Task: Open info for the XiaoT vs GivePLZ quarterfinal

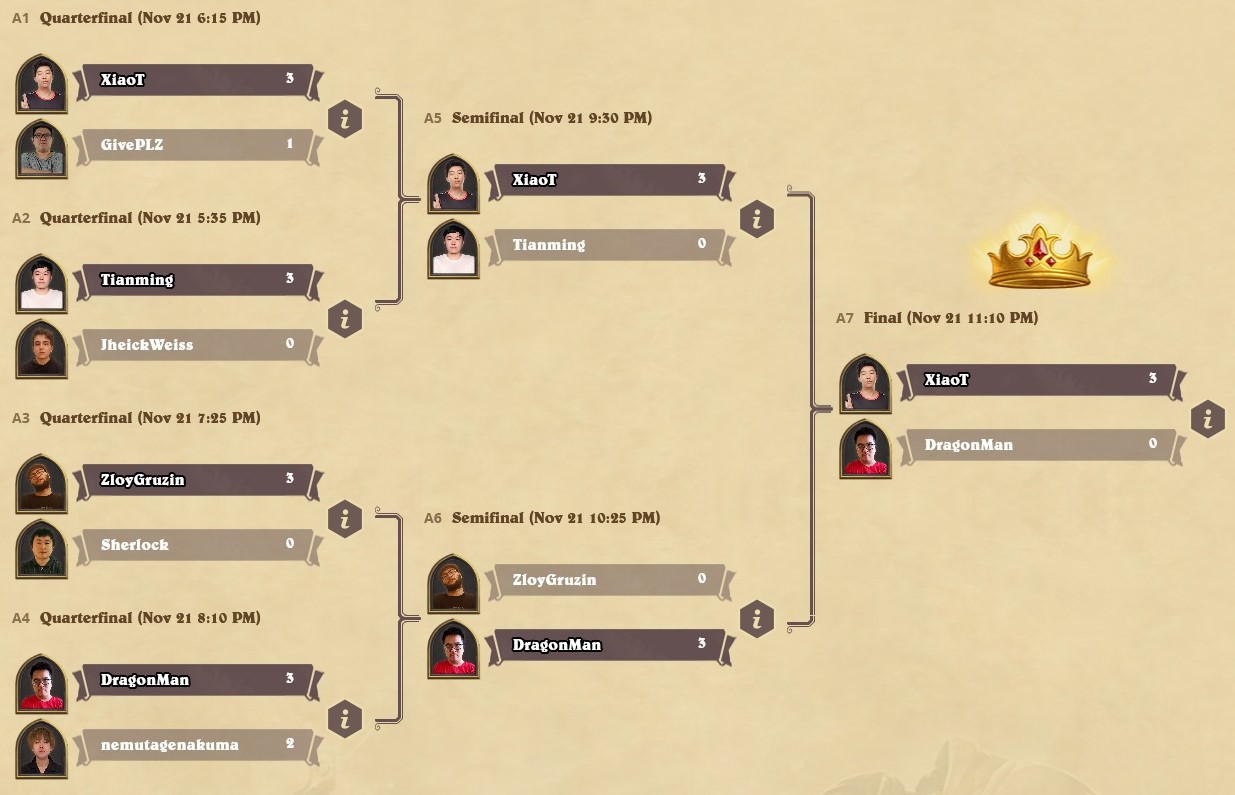Action: click(x=345, y=120)
